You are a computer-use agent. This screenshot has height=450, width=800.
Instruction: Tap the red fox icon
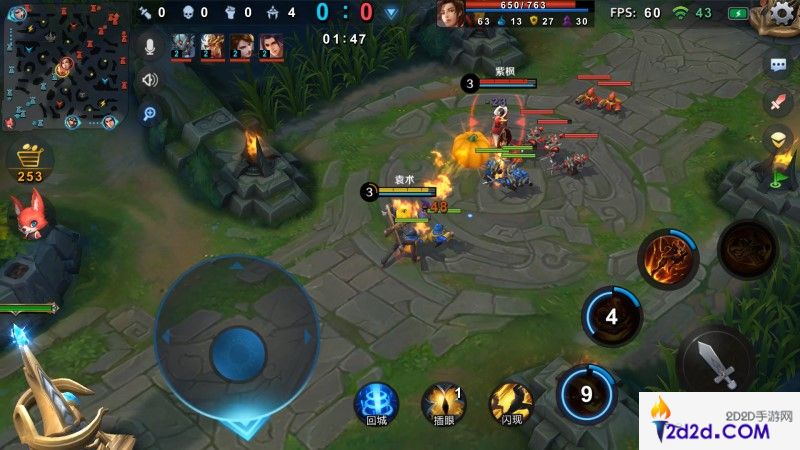29,215
